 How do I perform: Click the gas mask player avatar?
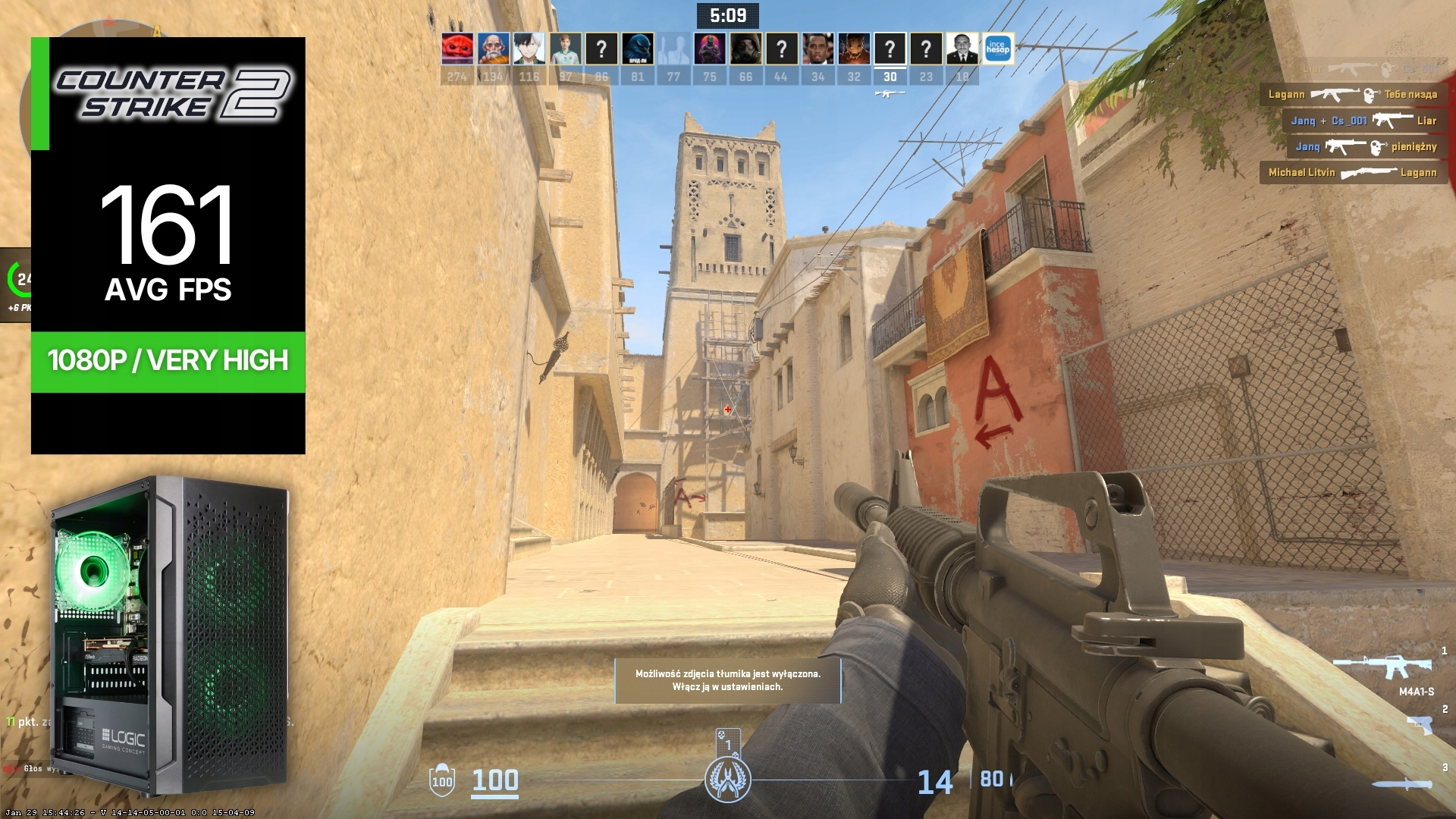(x=745, y=49)
